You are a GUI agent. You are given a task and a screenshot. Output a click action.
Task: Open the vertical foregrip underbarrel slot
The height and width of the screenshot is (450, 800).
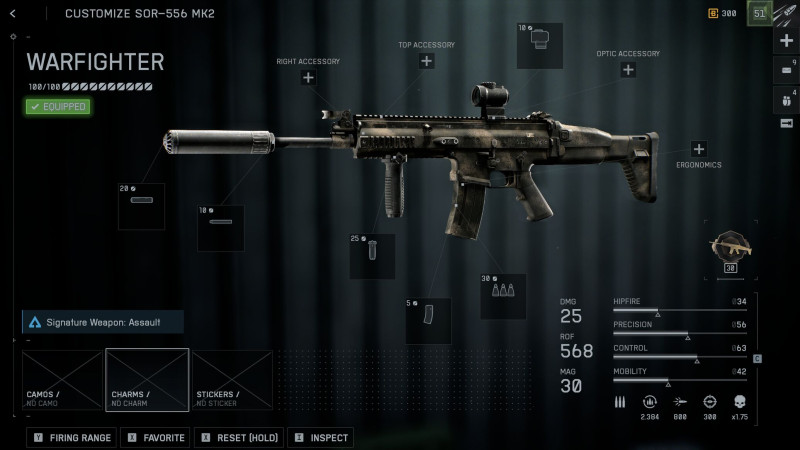click(372, 256)
